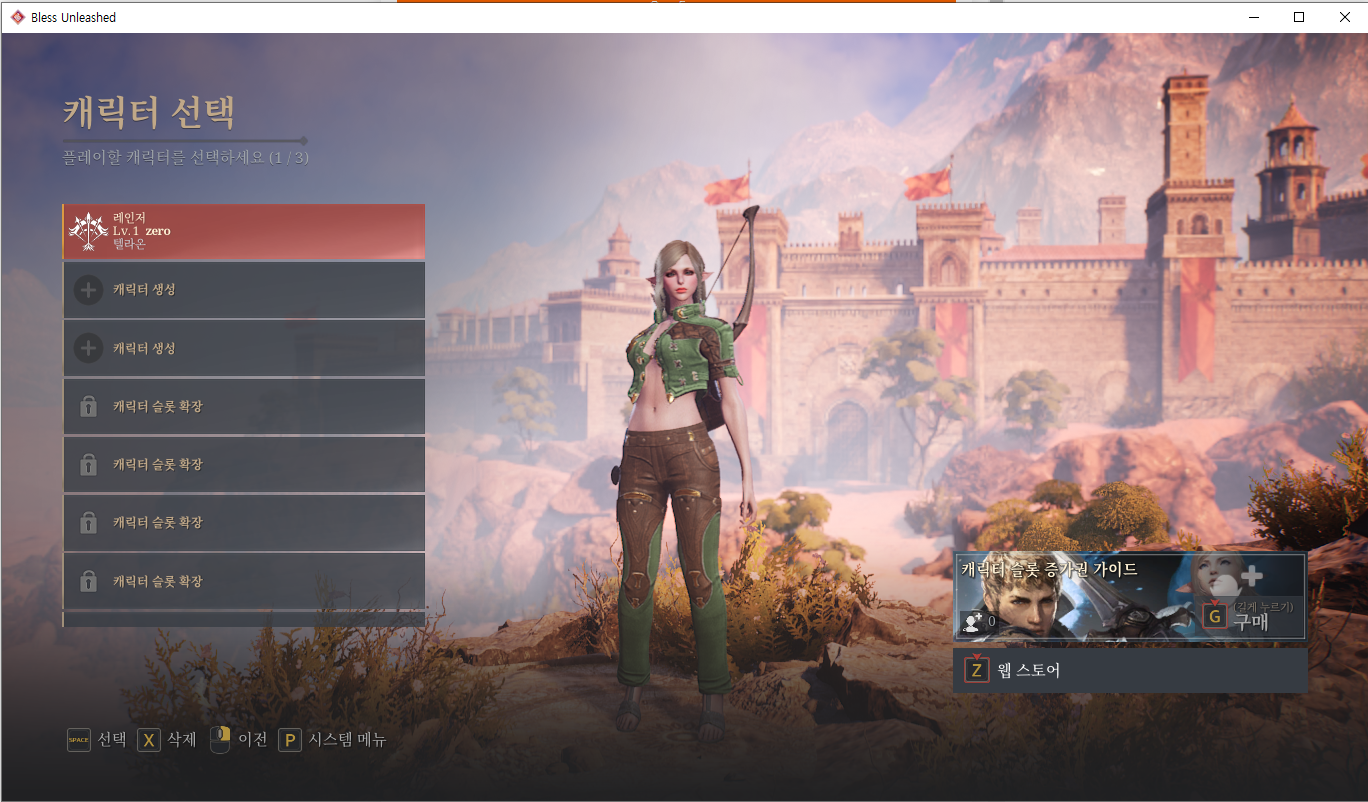Choose the 삭제 delete character option
This screenshot has width=1368, height=802.
[167, 740]
